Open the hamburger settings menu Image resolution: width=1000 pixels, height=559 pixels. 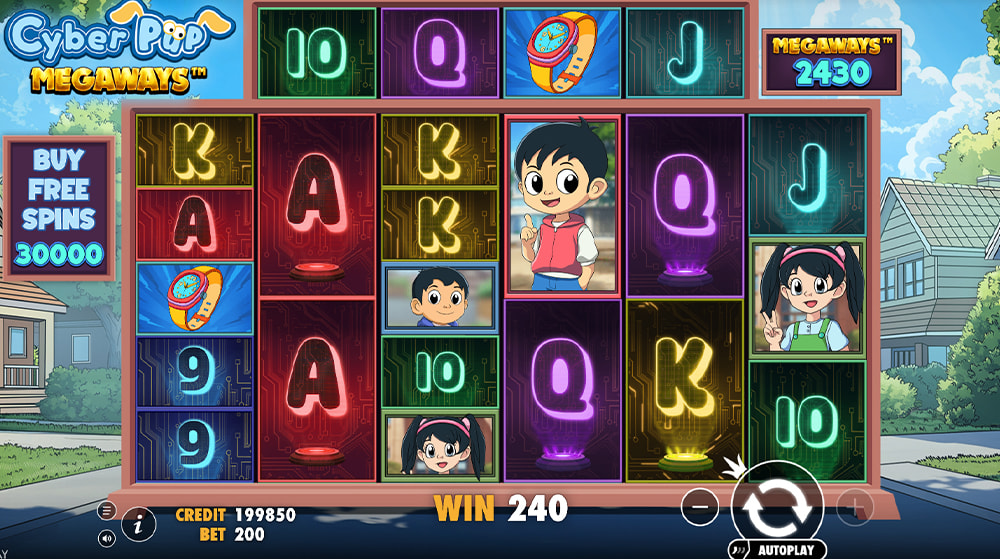(107, 510)
